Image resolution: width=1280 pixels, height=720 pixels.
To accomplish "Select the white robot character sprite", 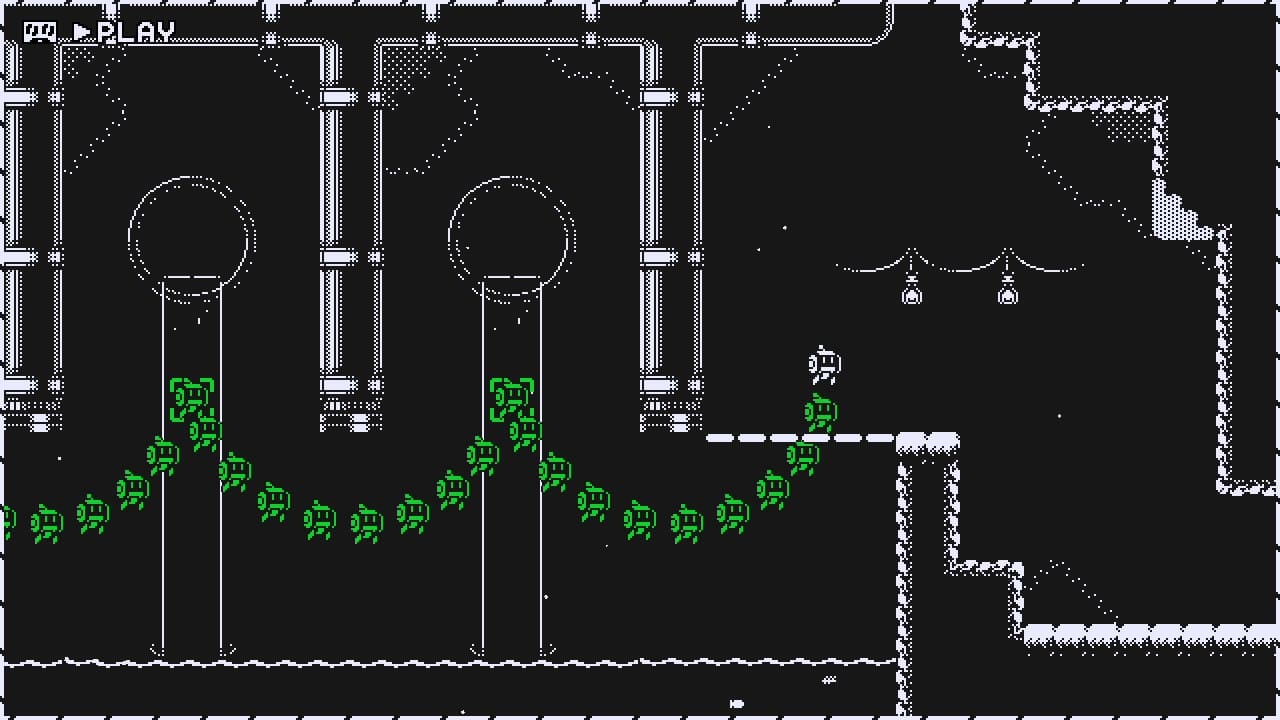I will pyautogui.click(x=822, y=364).
